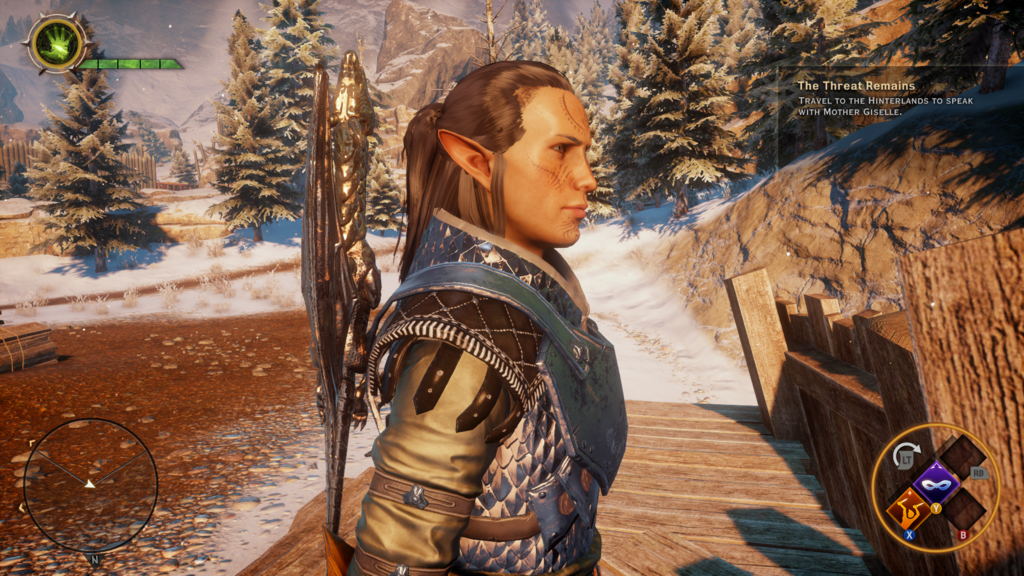
Task: Open the circular compass minimap
Action: click(90, 484)
